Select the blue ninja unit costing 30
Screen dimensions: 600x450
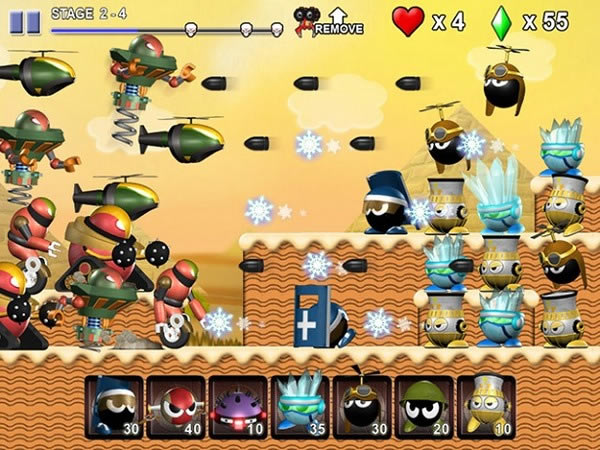coord(114,406)
